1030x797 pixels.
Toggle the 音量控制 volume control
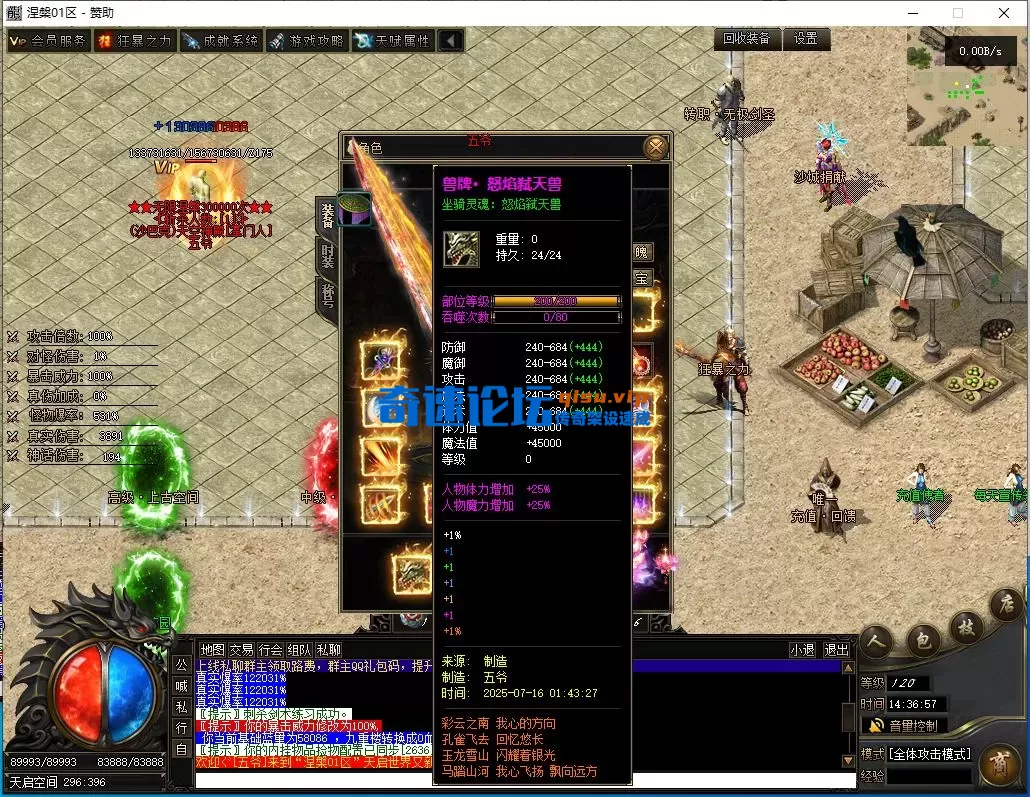pos(903,725)
